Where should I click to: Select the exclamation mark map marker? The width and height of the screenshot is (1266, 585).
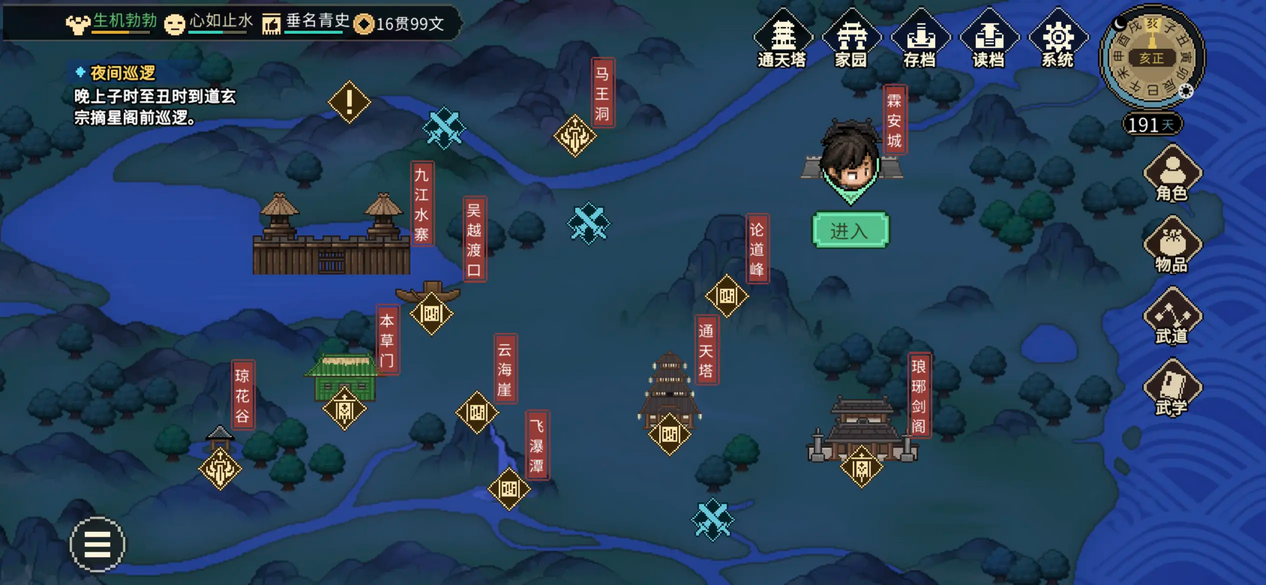click(x=349, y=102)
